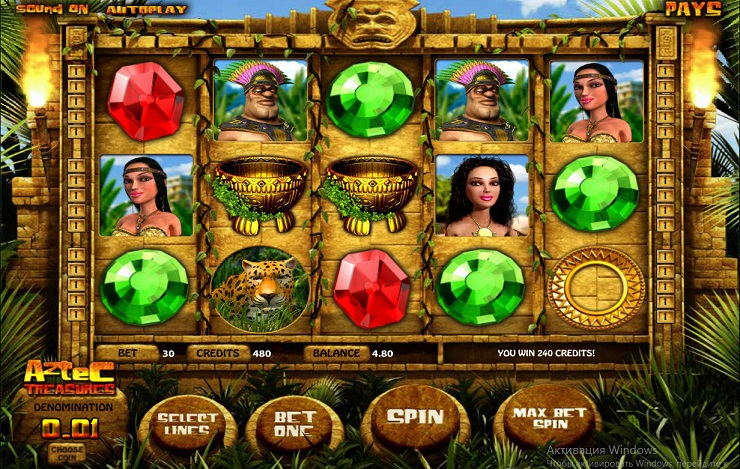740x469 pixels.
Task: Open the Pays paytable
Action: click(x=692, y=9)
